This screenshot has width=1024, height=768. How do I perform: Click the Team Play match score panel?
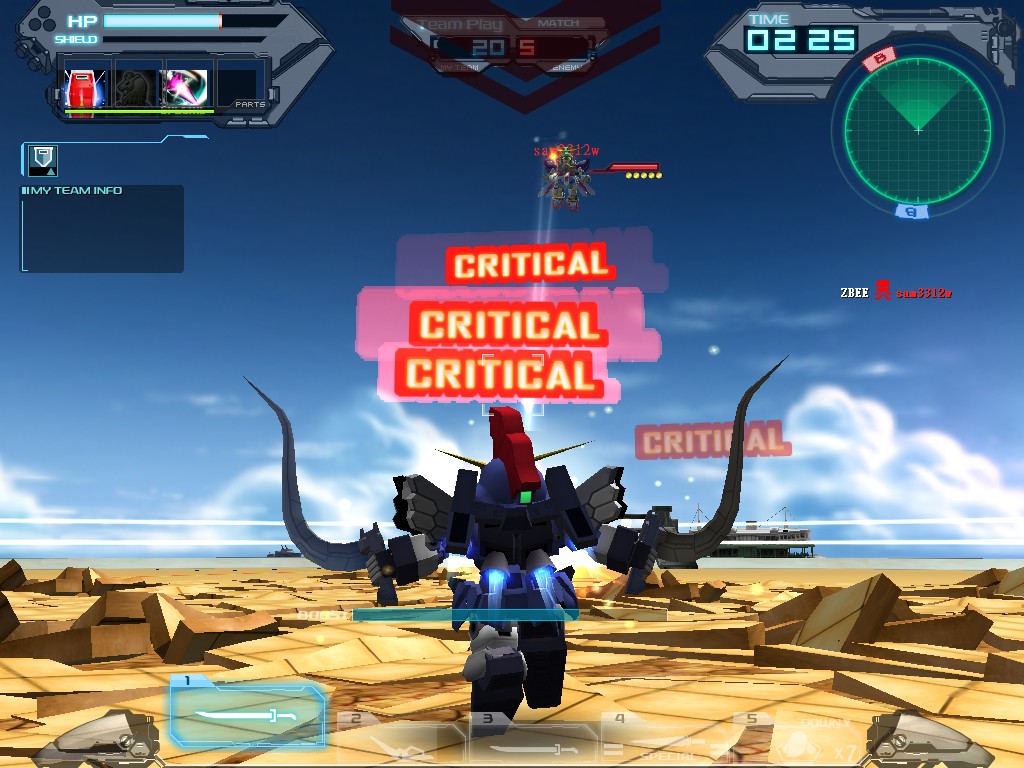point(514,46)
